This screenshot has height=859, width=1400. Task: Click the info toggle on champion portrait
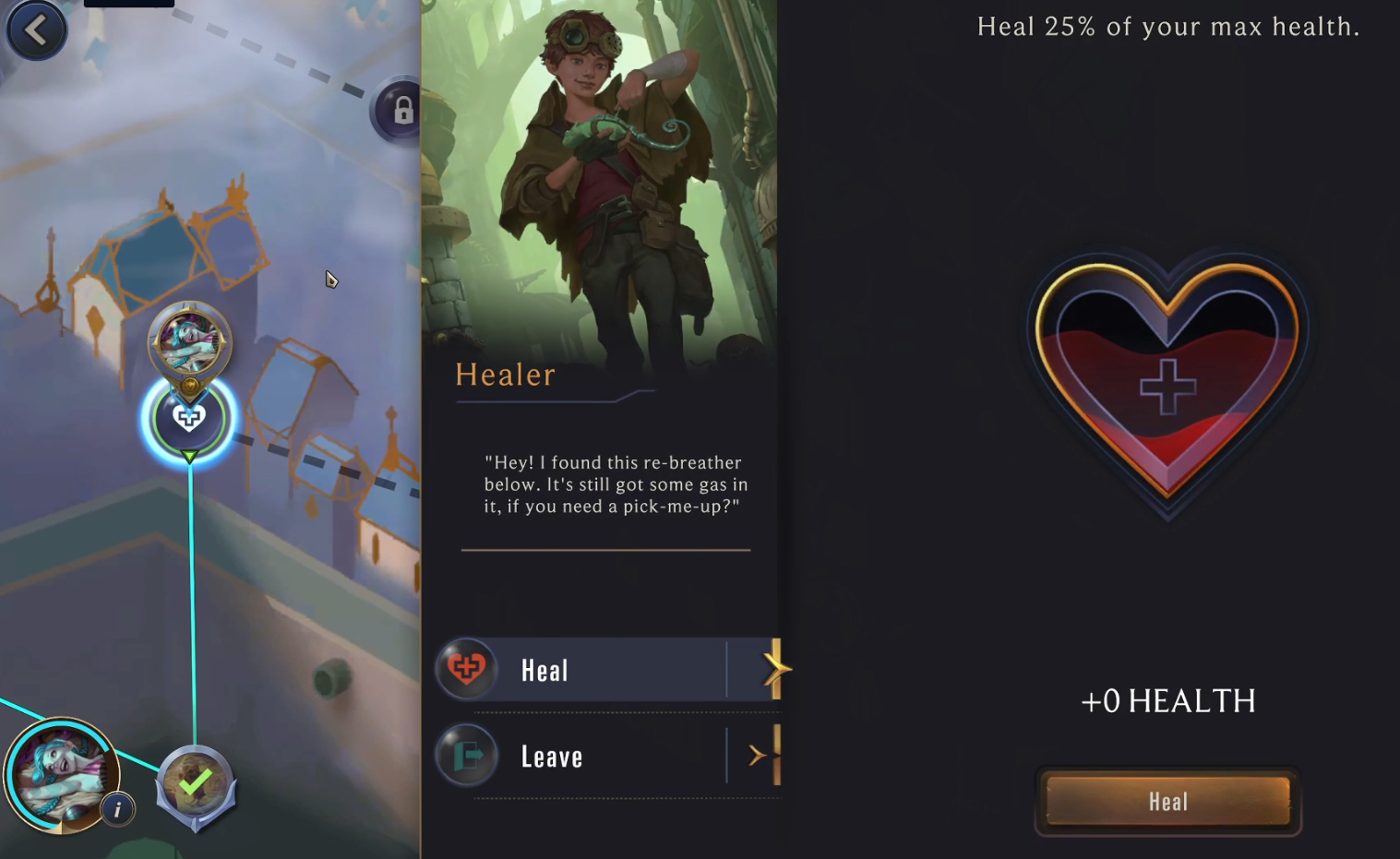pyautogui.click(x=117, y=809)
